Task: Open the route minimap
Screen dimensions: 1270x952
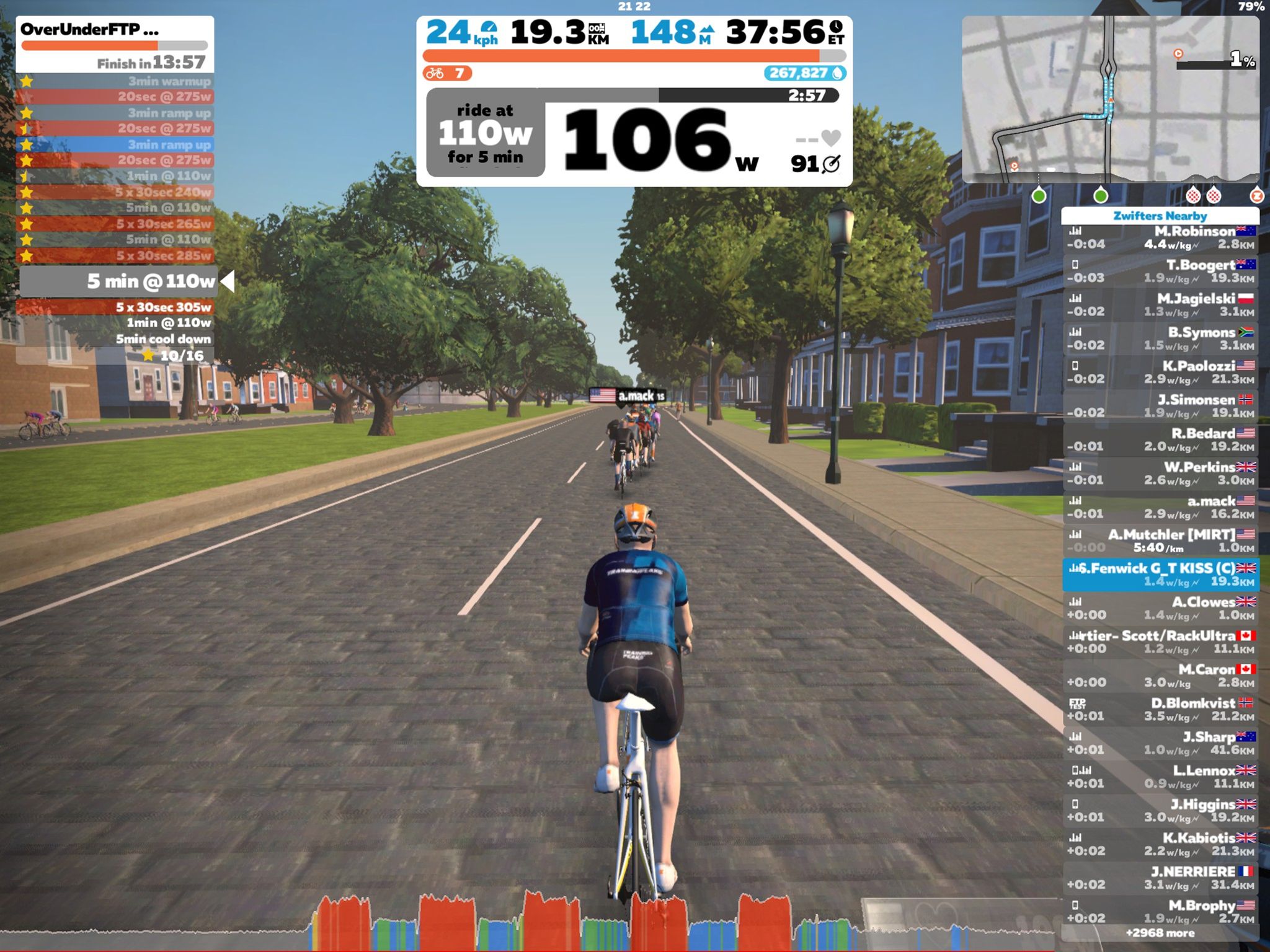Action: pyautogui.click(x=1110, y=99)
